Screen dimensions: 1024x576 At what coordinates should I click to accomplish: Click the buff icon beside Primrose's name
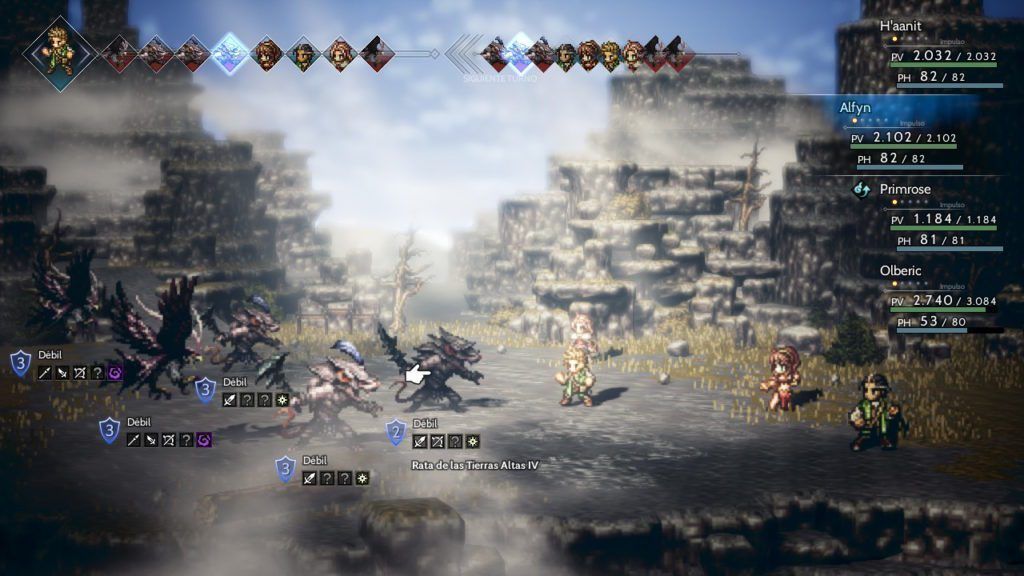(x=861, y=189)
